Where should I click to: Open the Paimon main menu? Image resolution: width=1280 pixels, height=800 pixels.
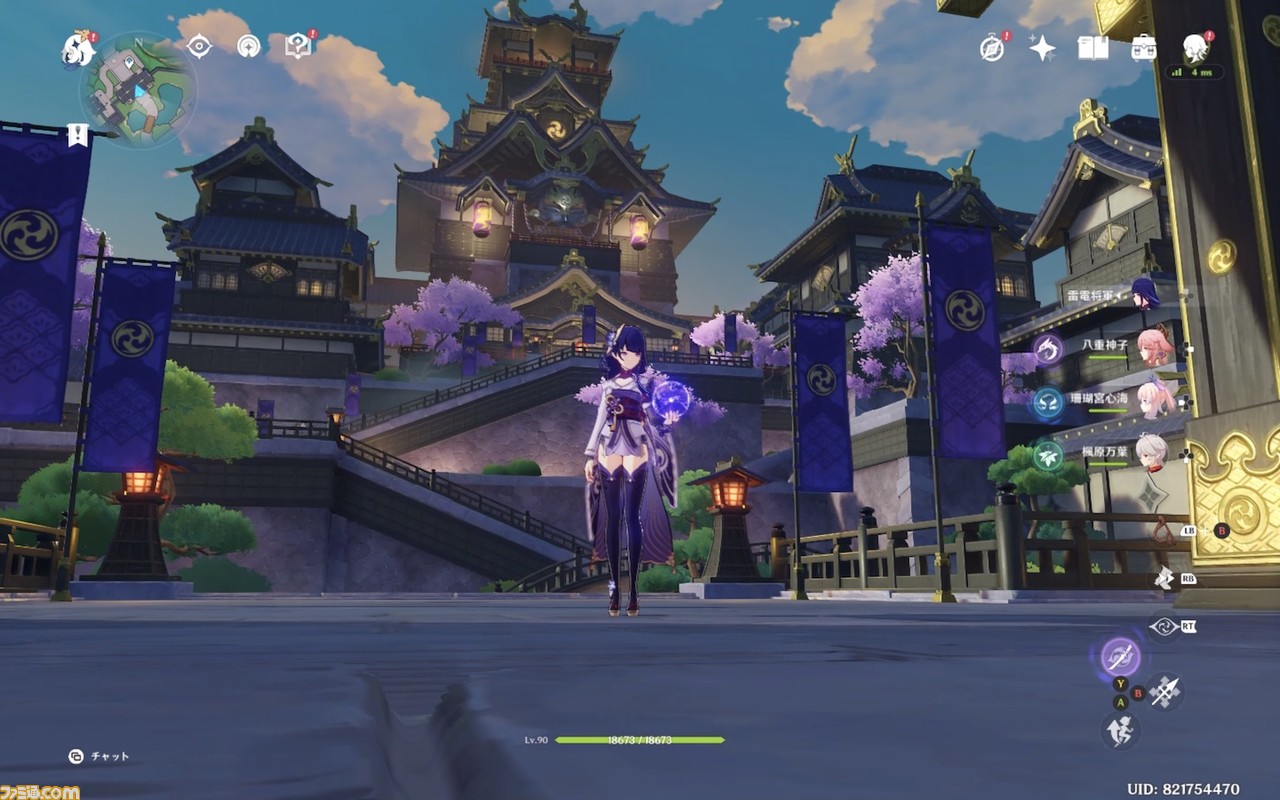point(77,46)
